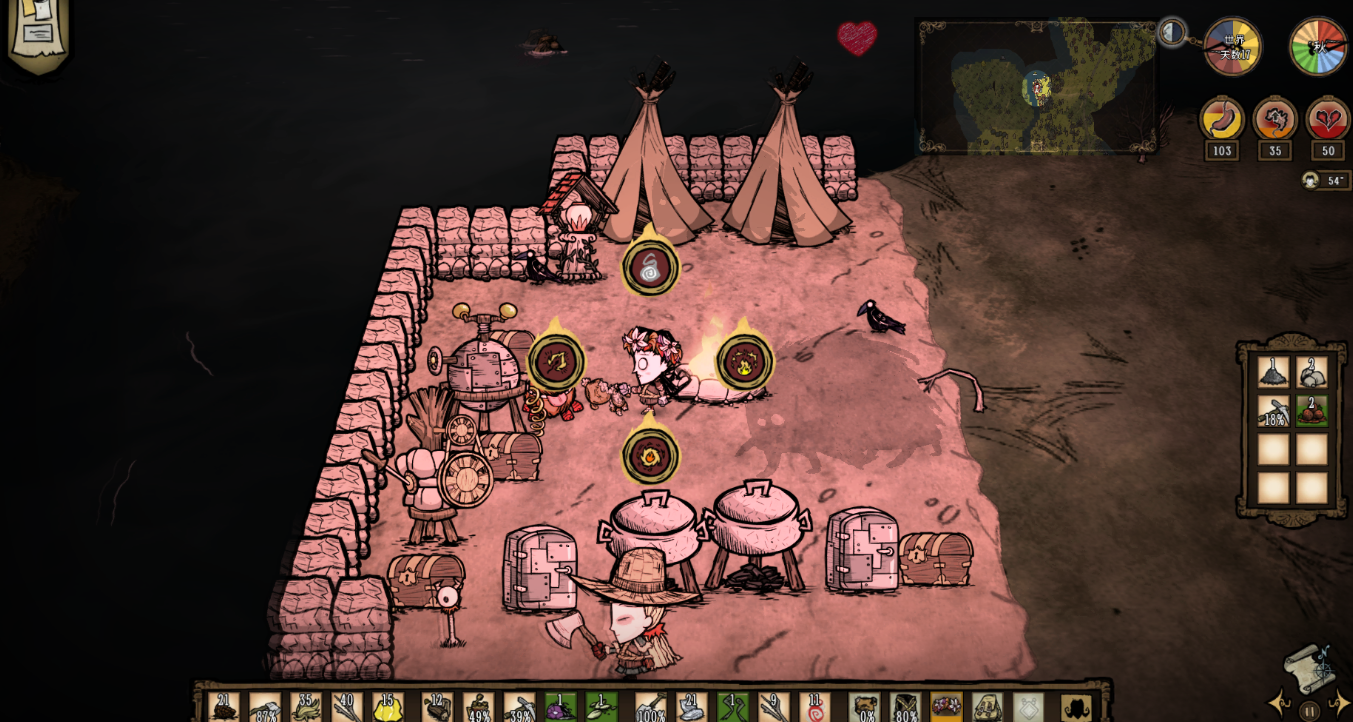Viewport: 1353px width, 722px height.
Task: Select the purple berry item slot
Action: click(x=559, y=708)
